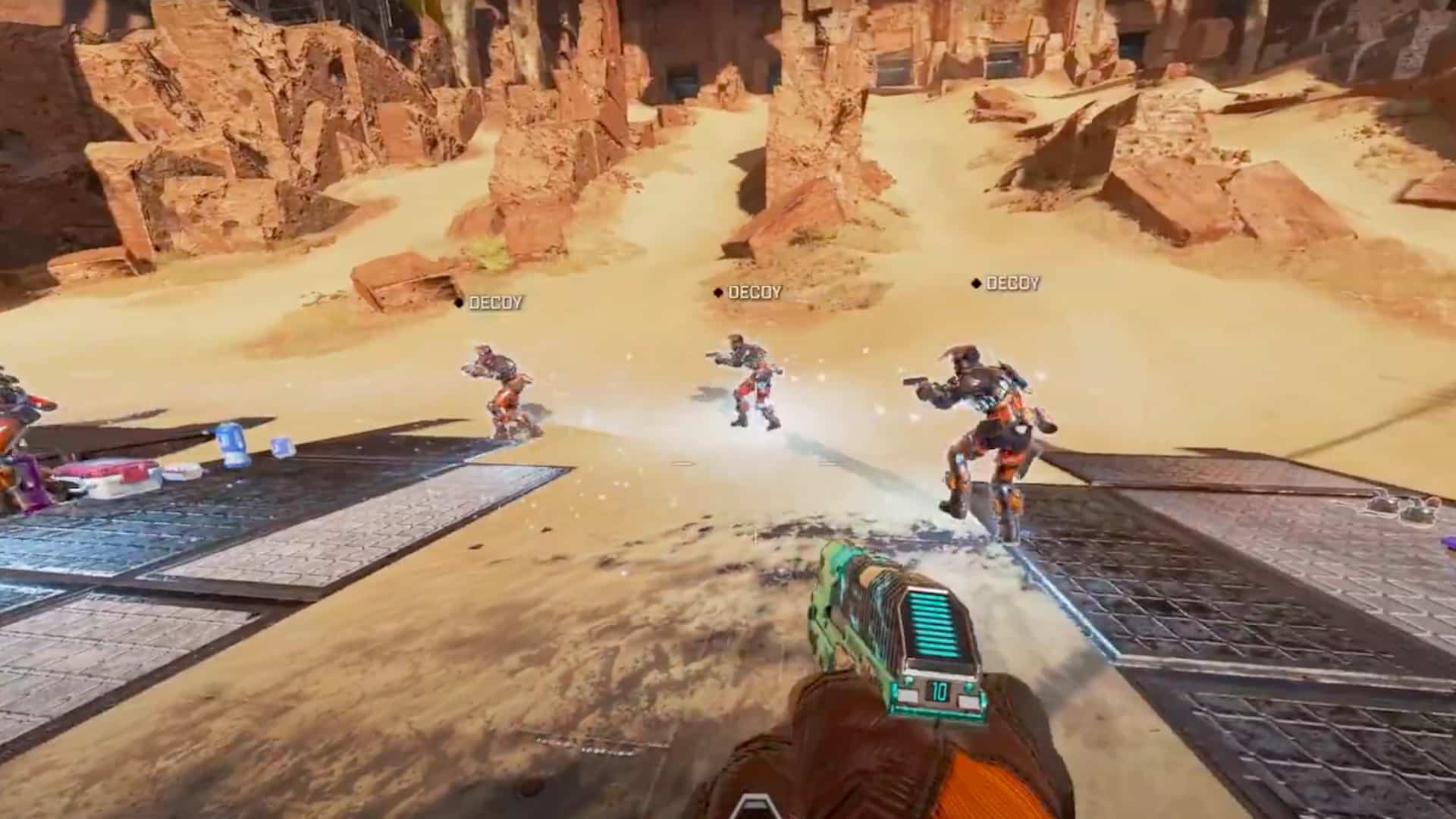Click the blue shield cell canister on the floor
This screenshot has height=819, width=1456.
[x=231, y=444]
